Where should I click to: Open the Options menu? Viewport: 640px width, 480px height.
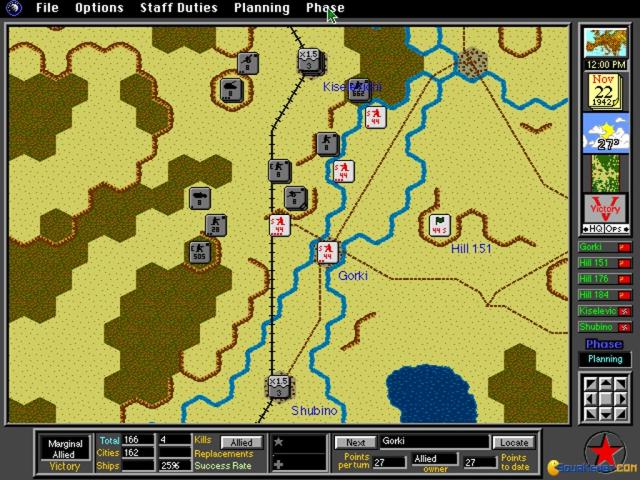(99, 8)
